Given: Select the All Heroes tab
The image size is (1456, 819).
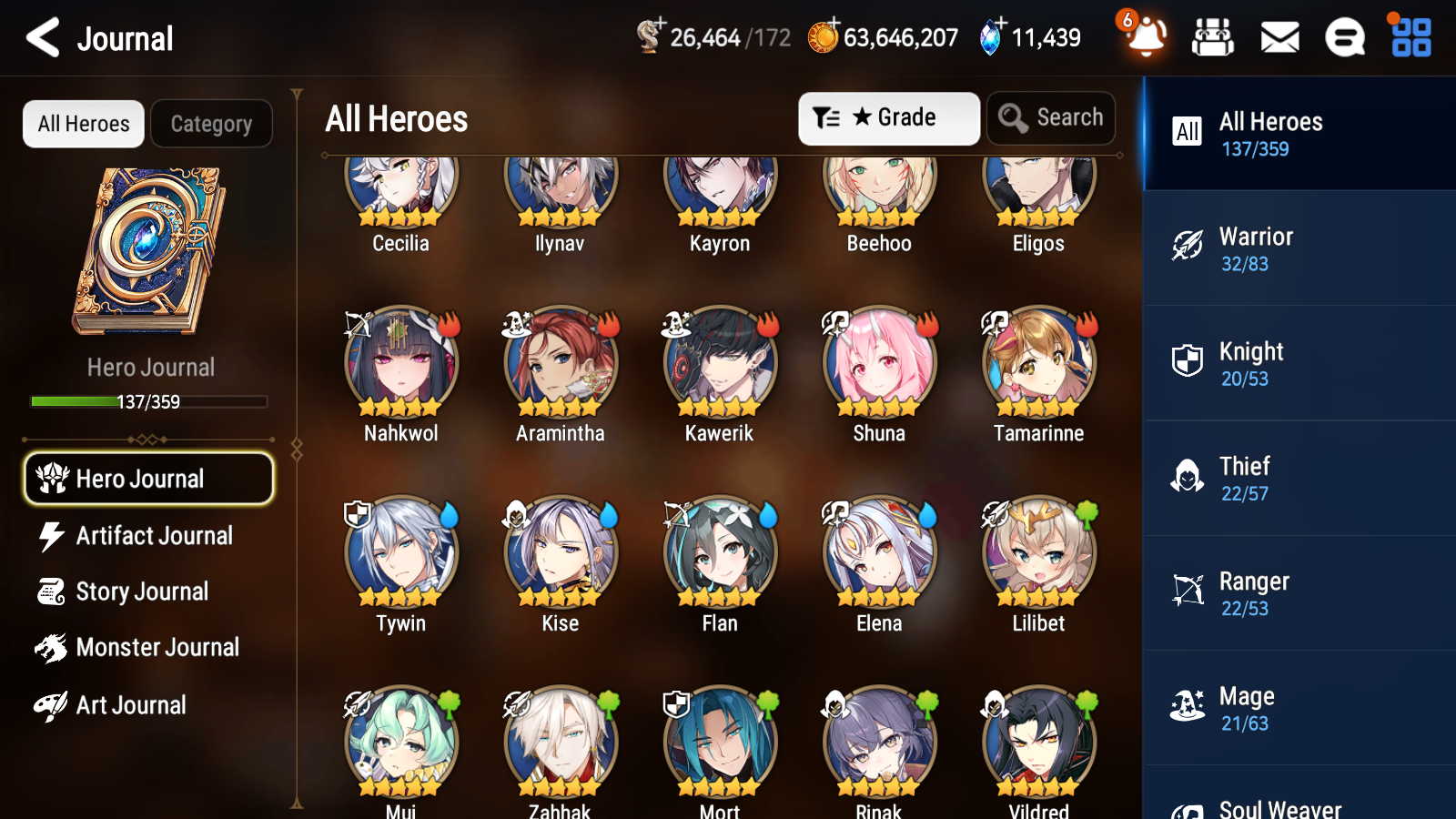Looking at the screenshot, I should tap(83, 124).
